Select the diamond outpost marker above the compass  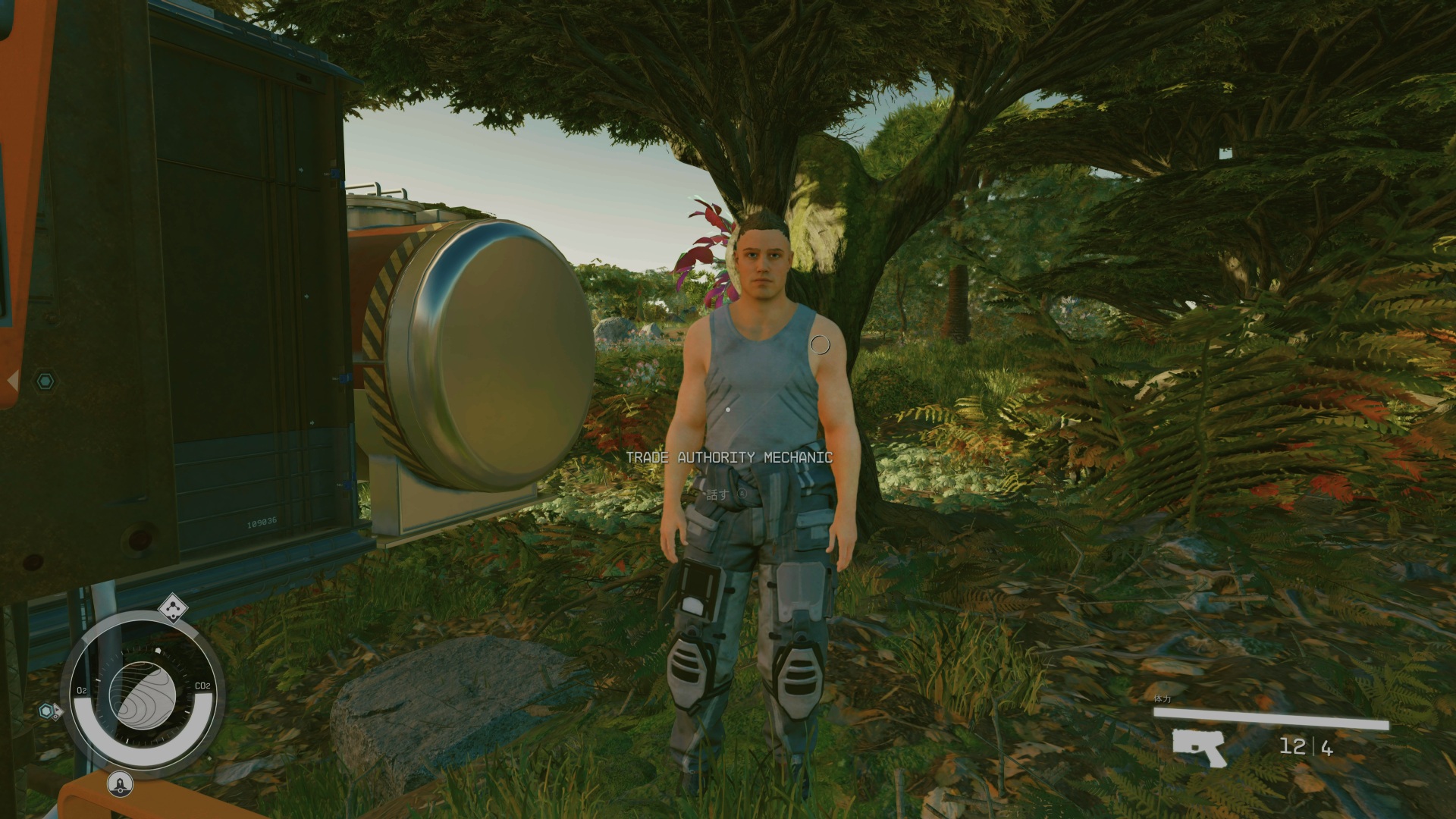[x=174, y=607]
